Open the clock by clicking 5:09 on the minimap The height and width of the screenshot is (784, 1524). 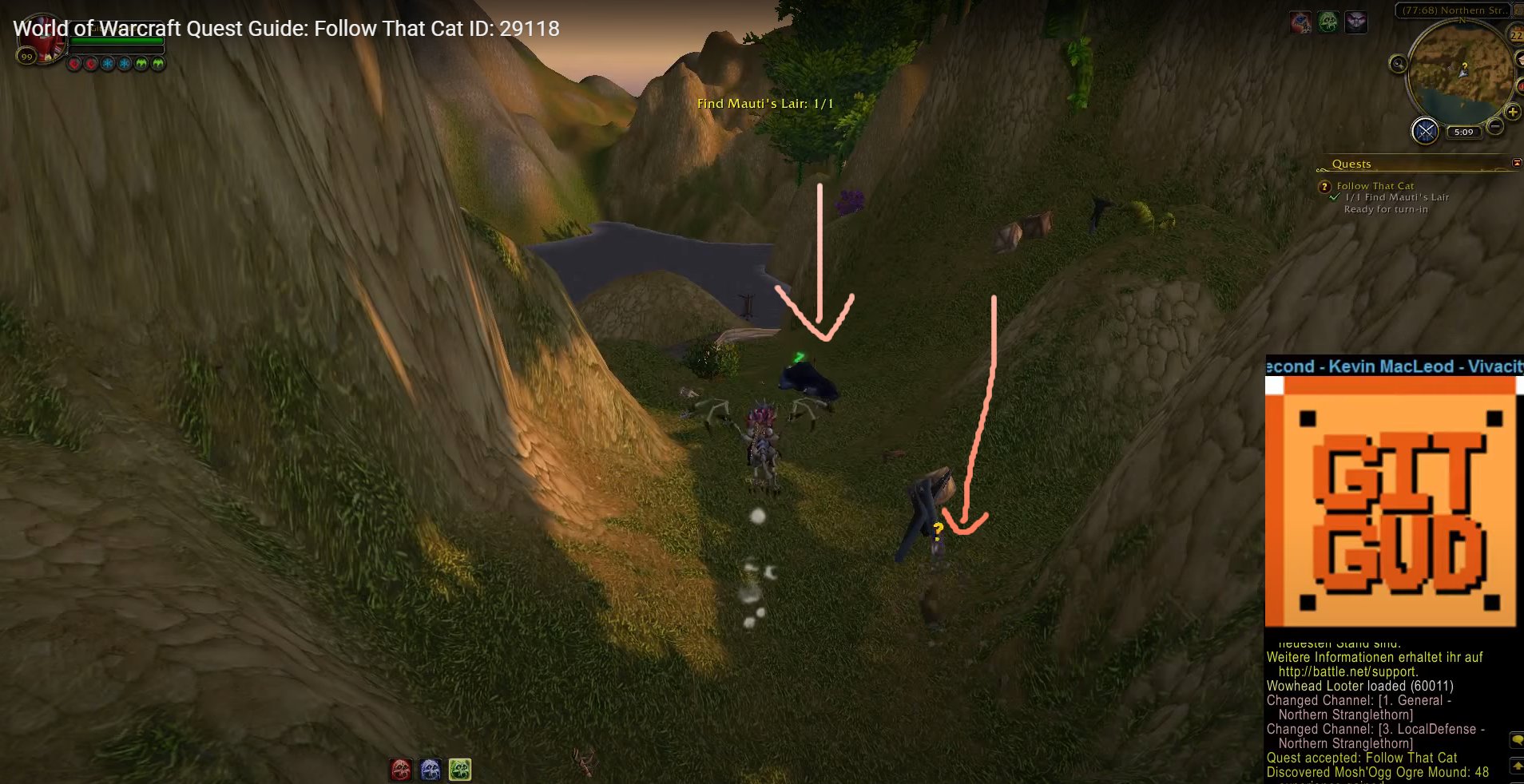coord(1465,132)
